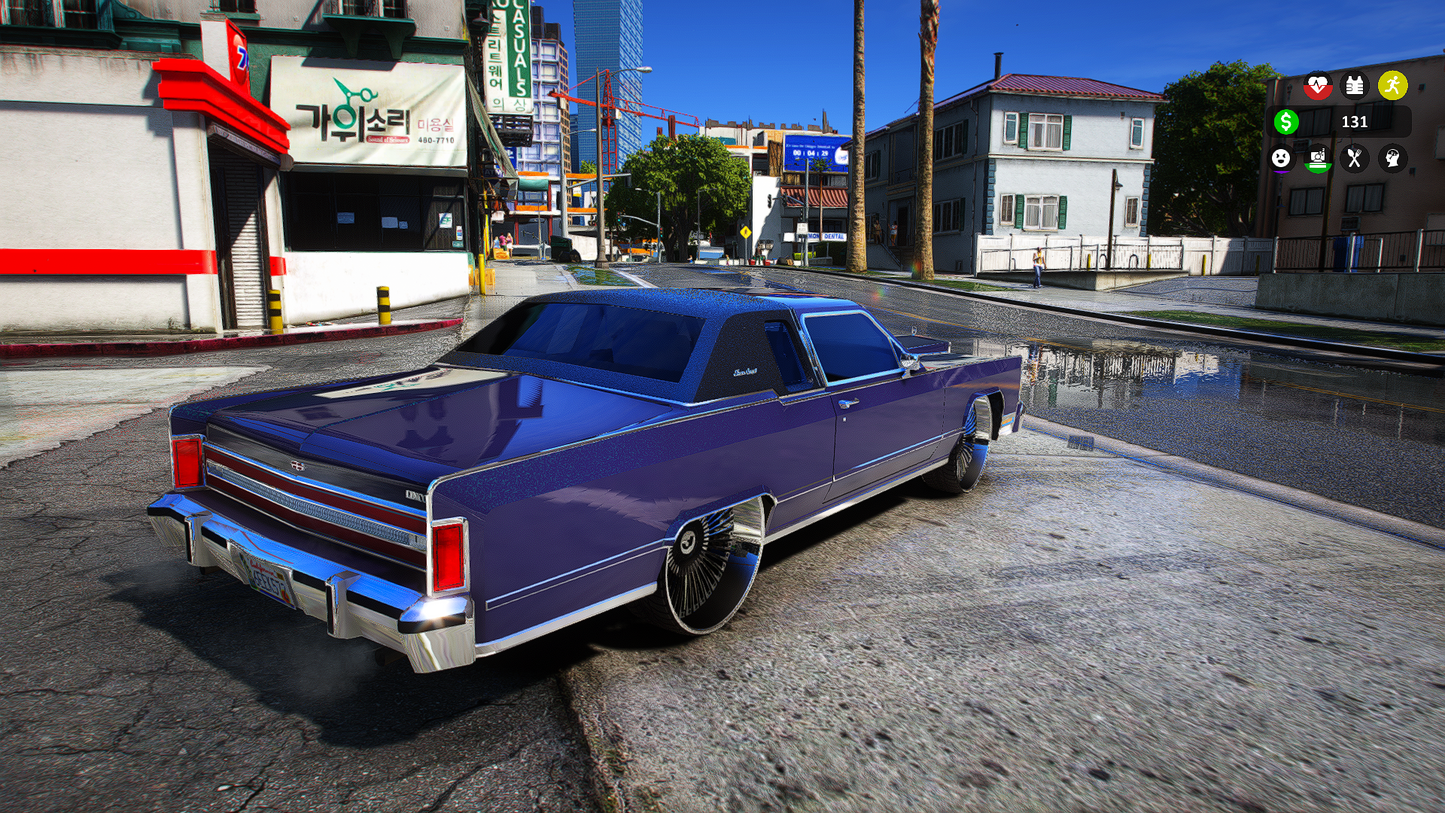Click the brain stress indicator icon

pyautogui.click(x=1394, y=158)
